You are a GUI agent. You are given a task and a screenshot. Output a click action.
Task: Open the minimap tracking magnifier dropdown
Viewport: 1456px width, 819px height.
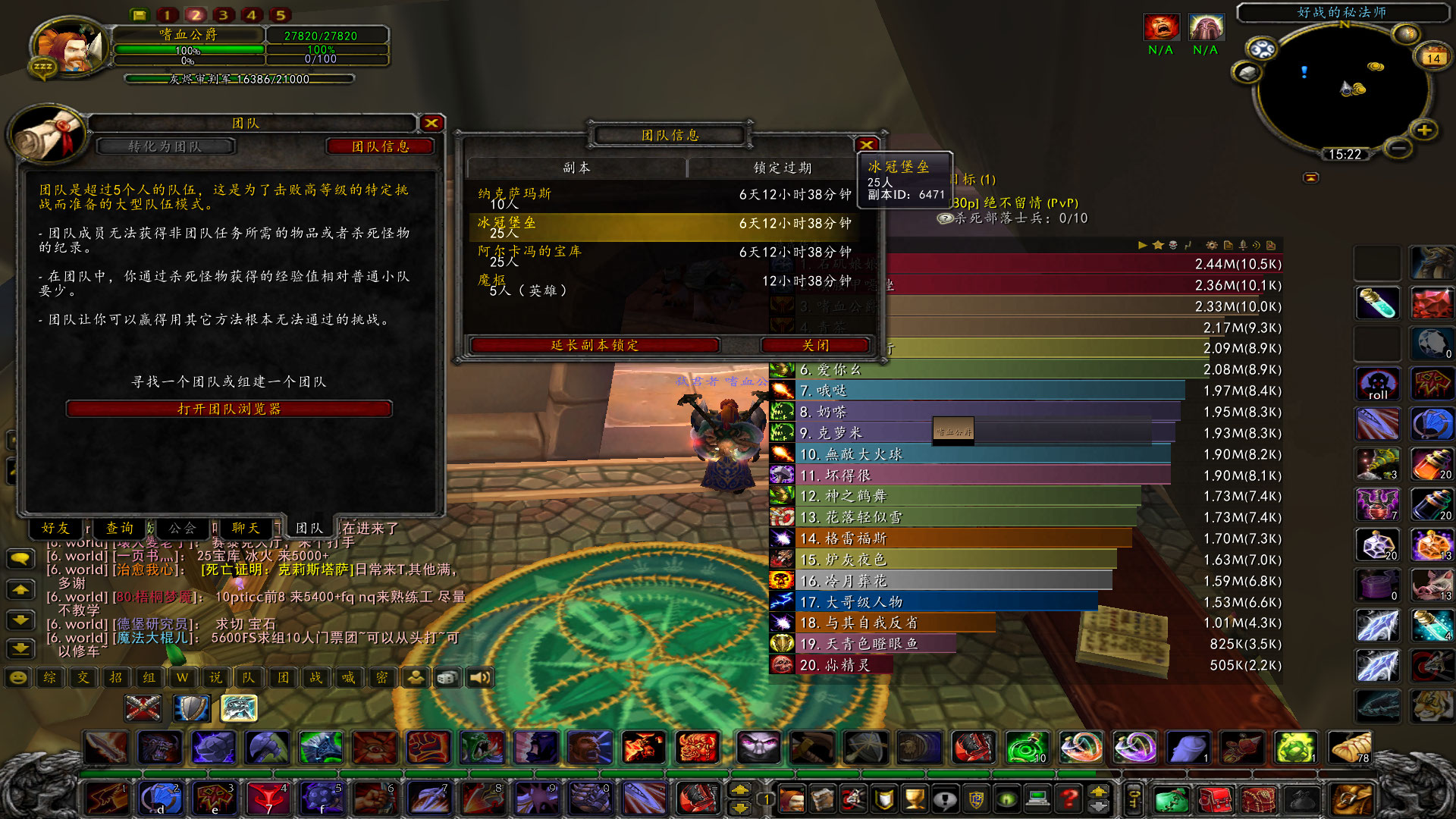coord(1261,47)
